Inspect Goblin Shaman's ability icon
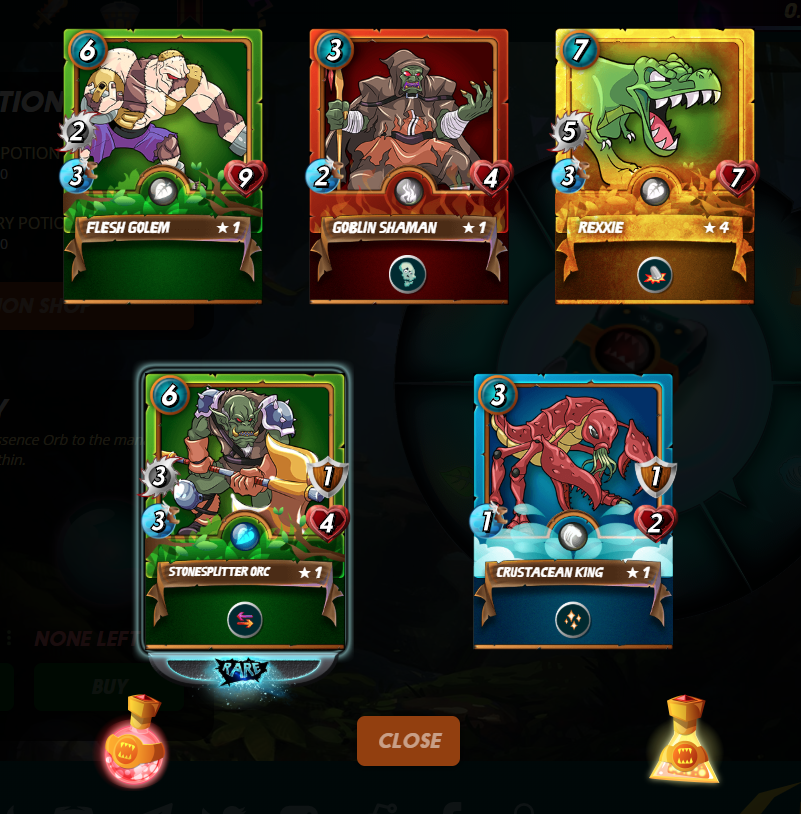Screen dimensions: 801x814 407,274
